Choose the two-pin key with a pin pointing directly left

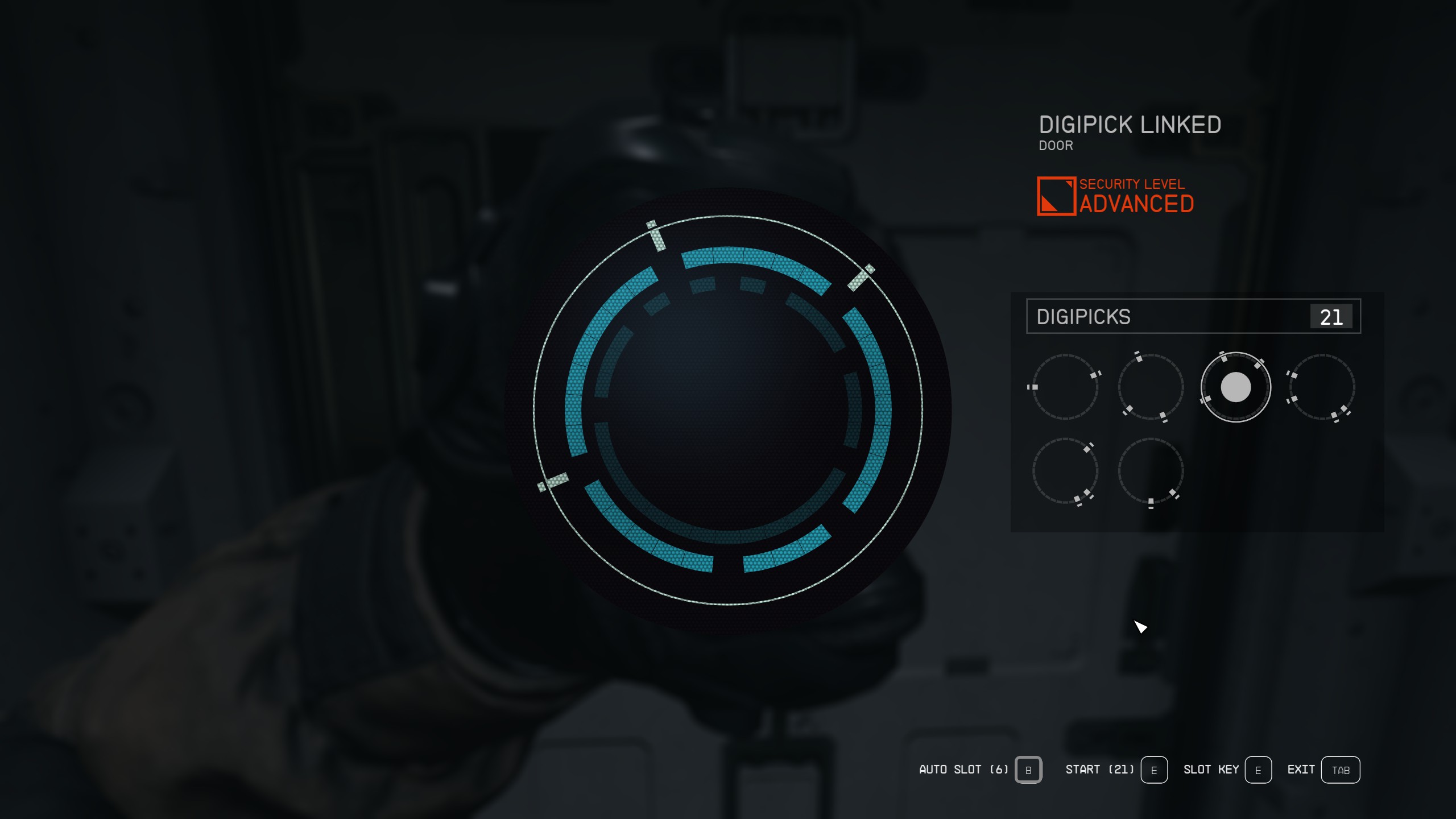pos(1065,387)
